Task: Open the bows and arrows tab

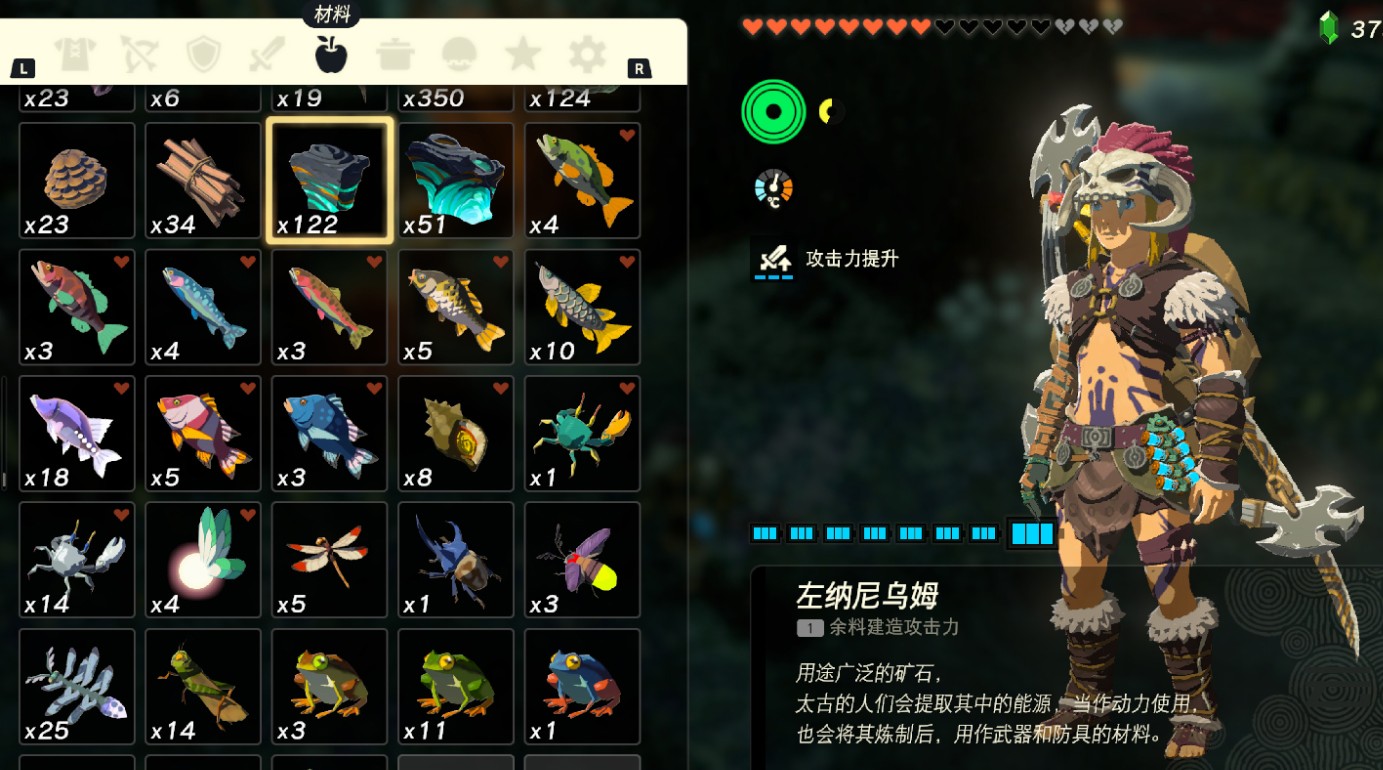Action: (138, 54)
